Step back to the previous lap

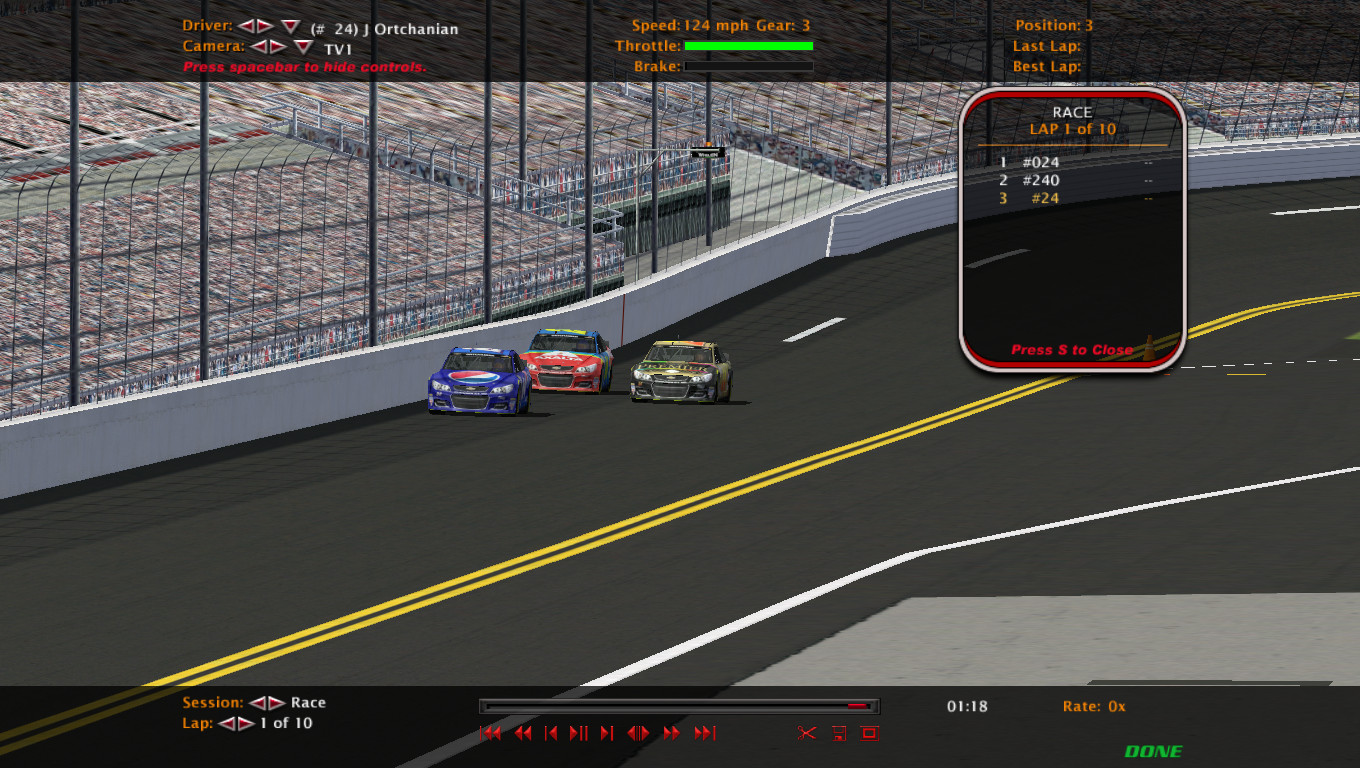click(227, 723)
